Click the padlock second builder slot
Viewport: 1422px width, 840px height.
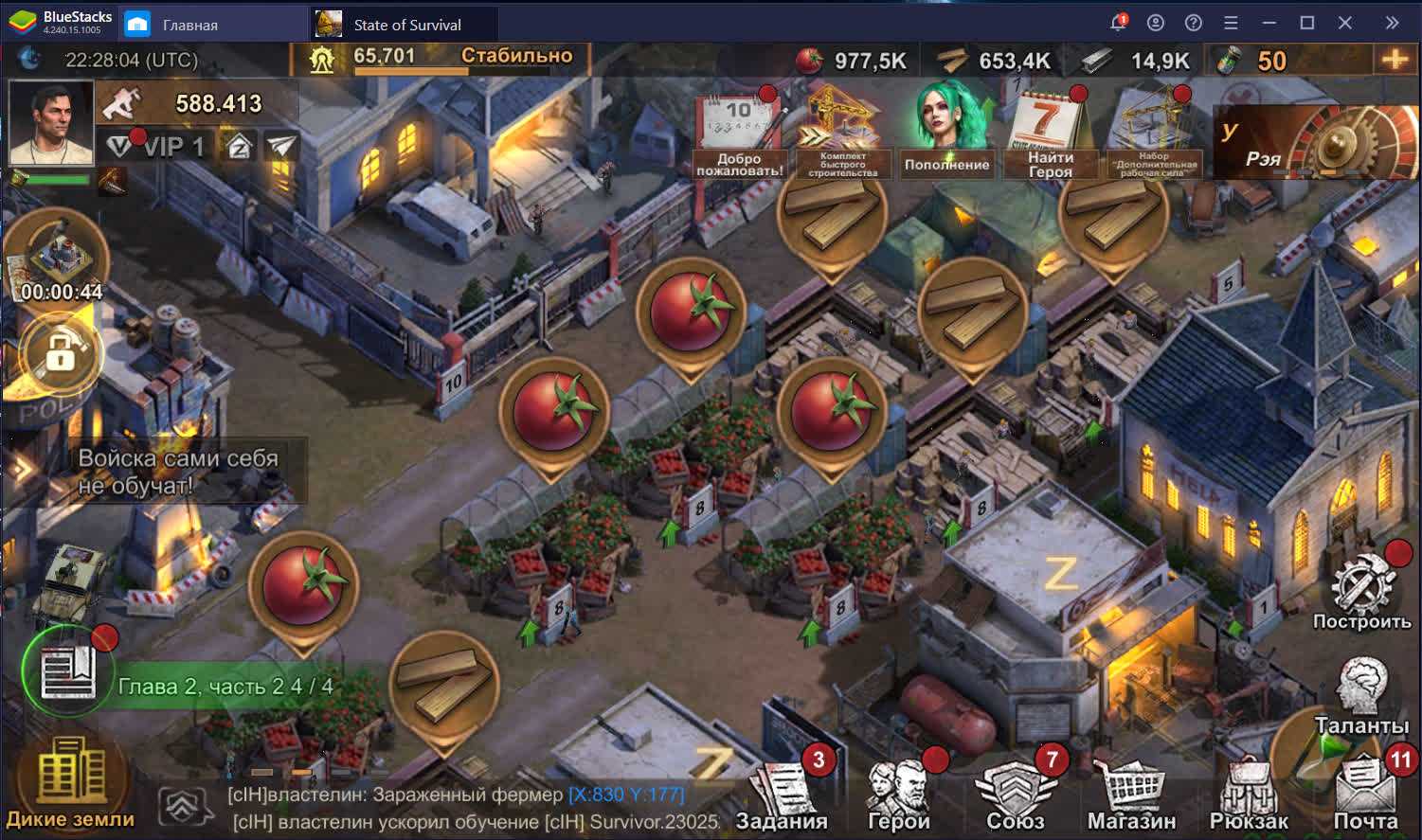coord(60,354)
